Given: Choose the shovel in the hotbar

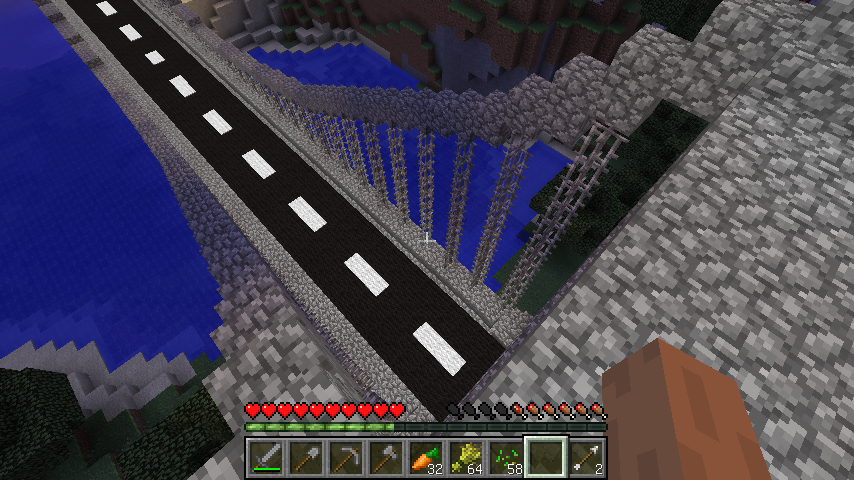Looking at the screenshot, I should tap(306, 458).
